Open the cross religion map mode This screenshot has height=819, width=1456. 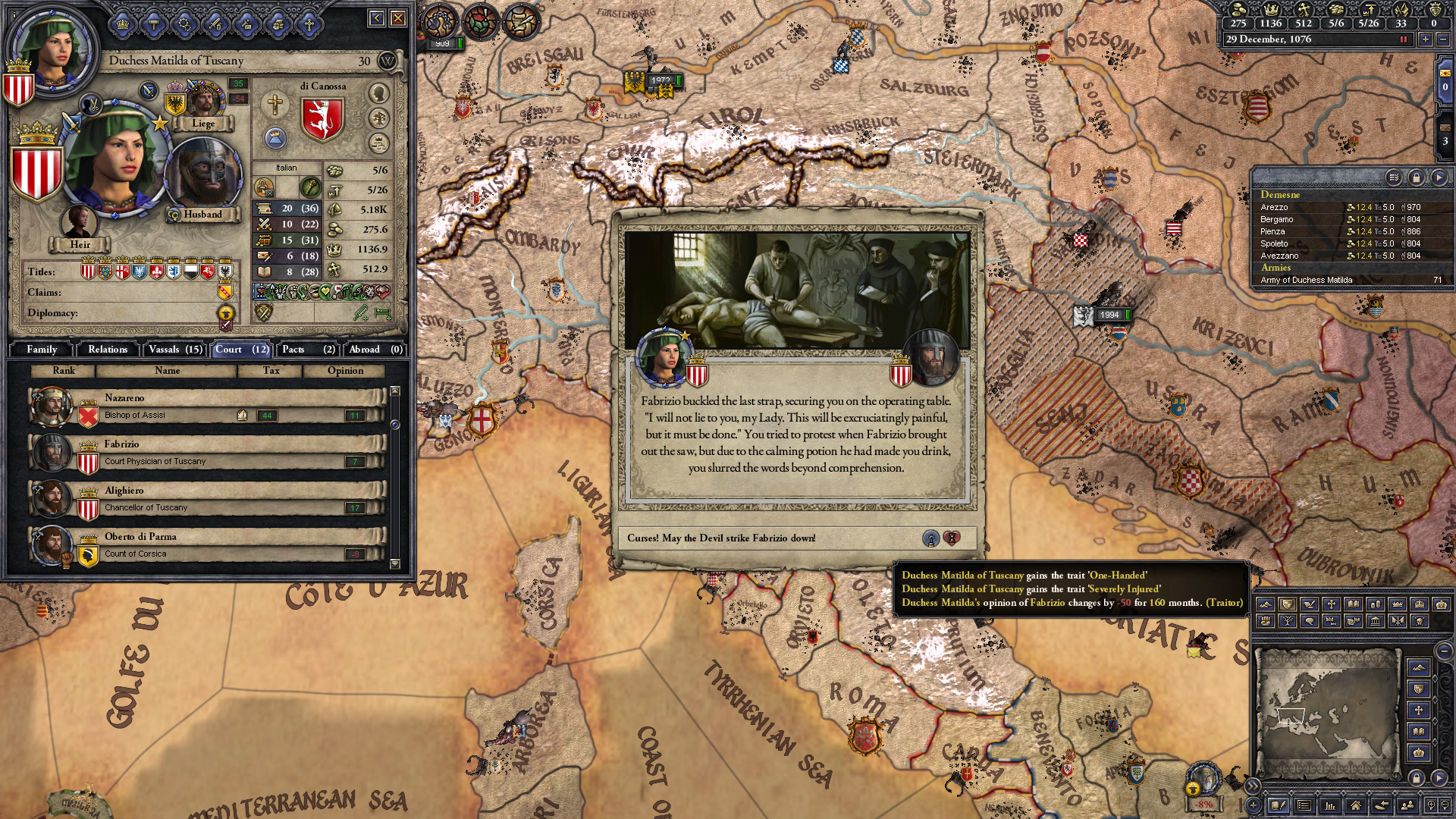[1332, 604]
